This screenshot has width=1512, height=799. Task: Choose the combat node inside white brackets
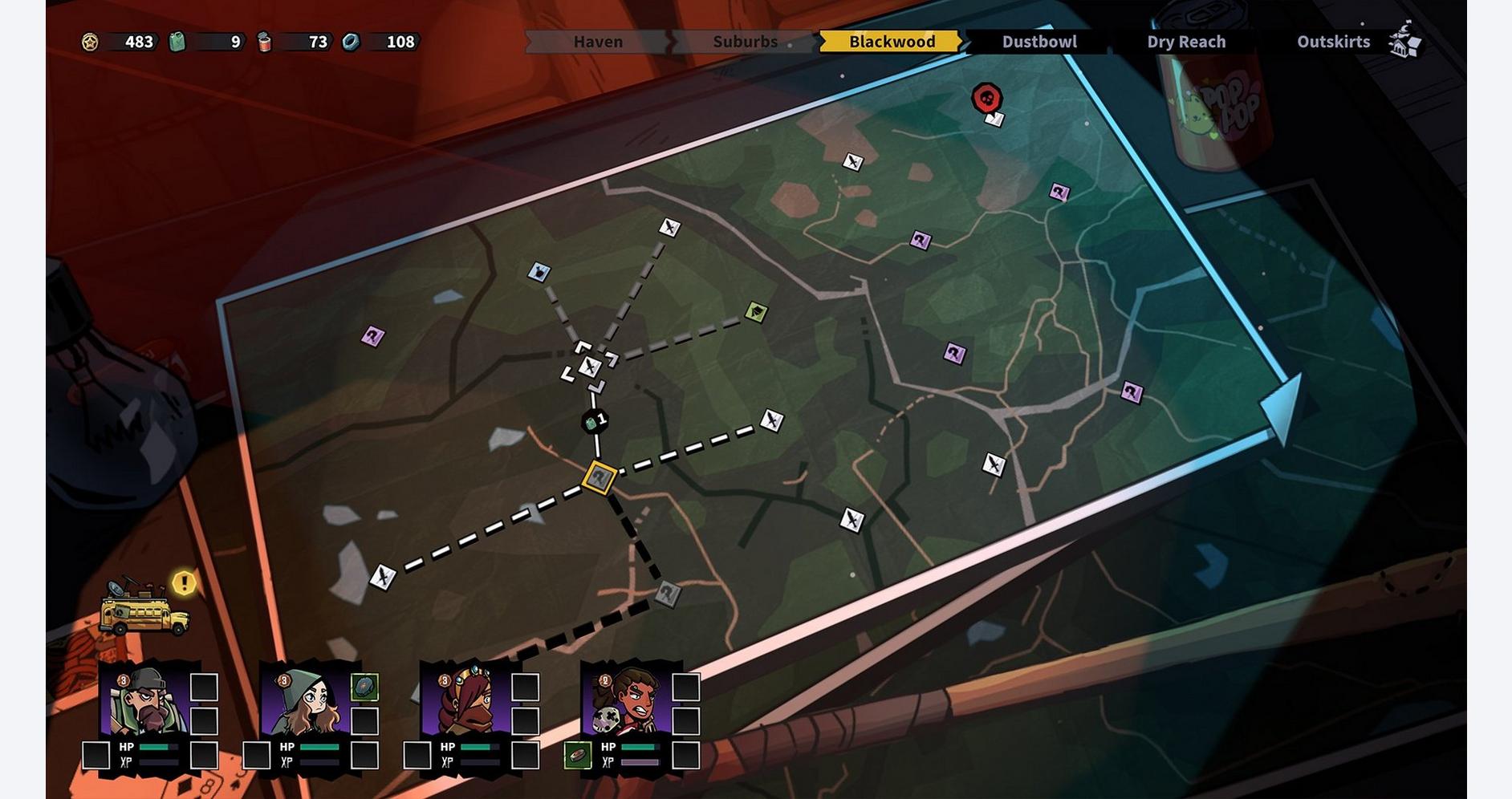(x=590, y=367)
